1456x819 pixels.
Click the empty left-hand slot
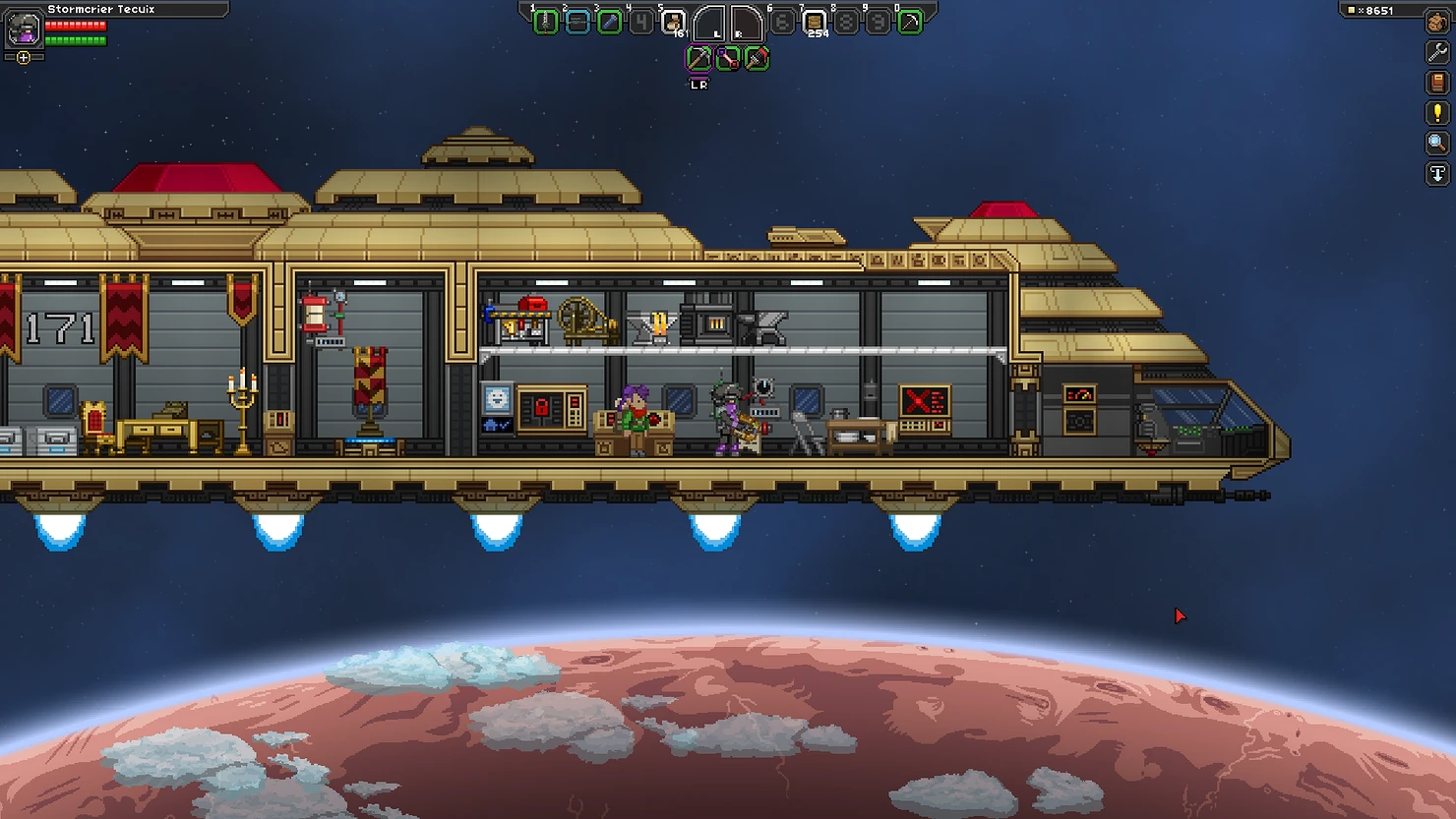point(710,23)
